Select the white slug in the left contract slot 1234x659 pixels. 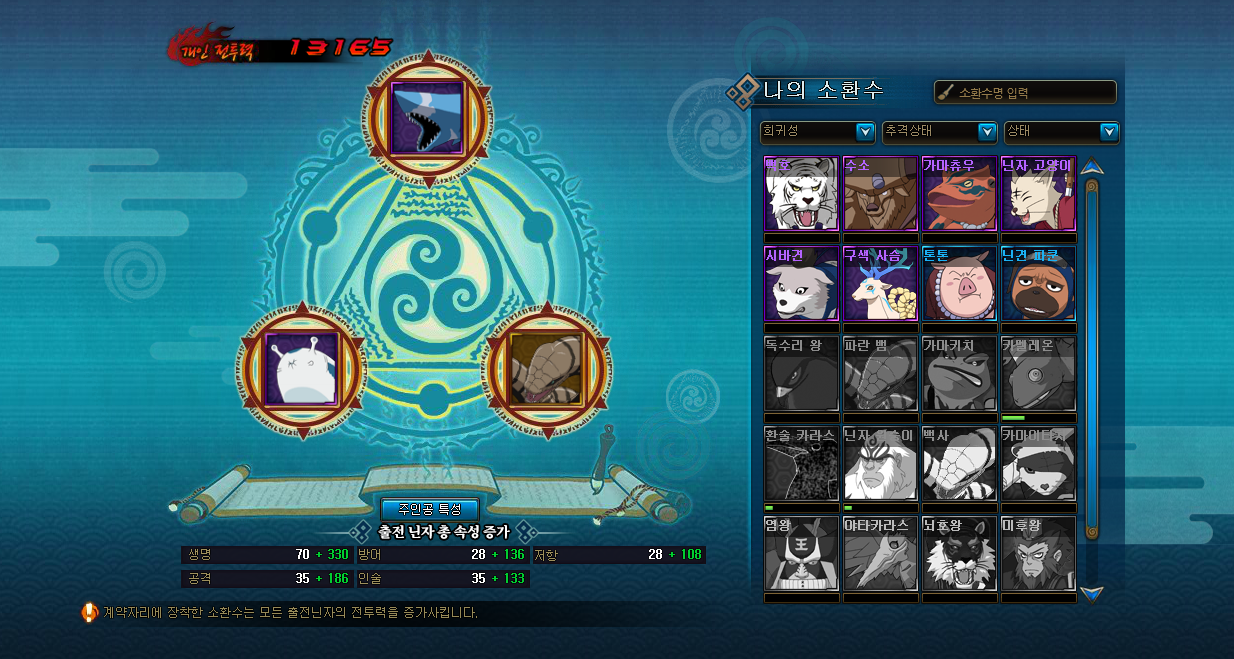tap(301, 369)
